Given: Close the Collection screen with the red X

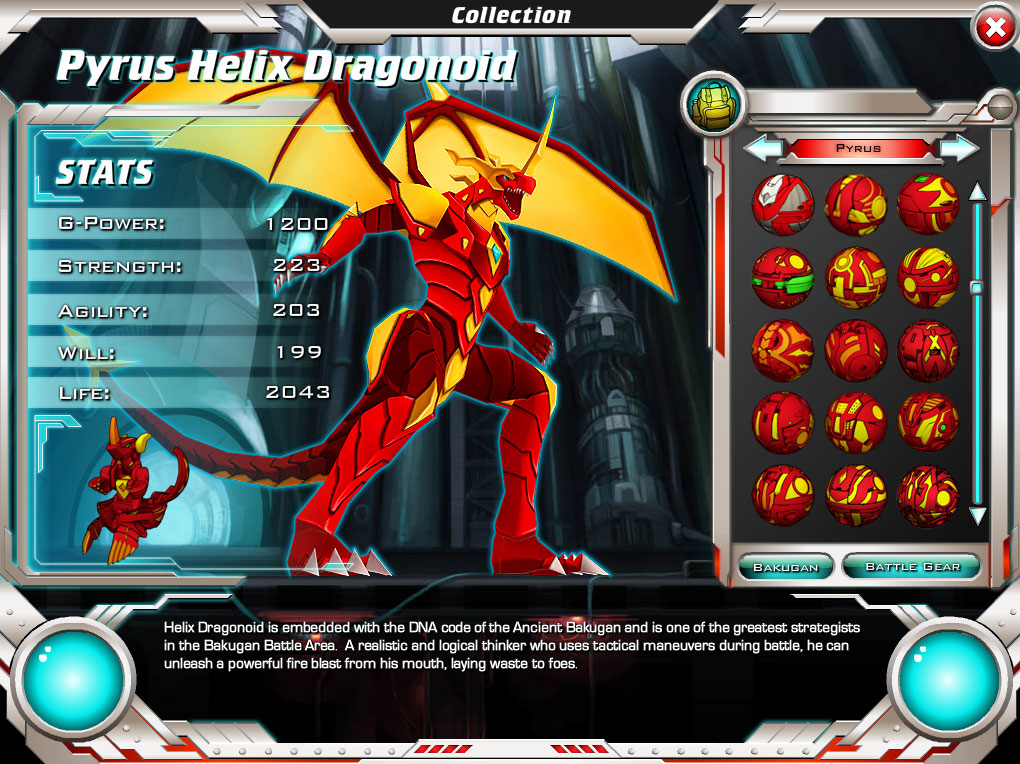Looking at the screenshot, I should coord(995,29).
